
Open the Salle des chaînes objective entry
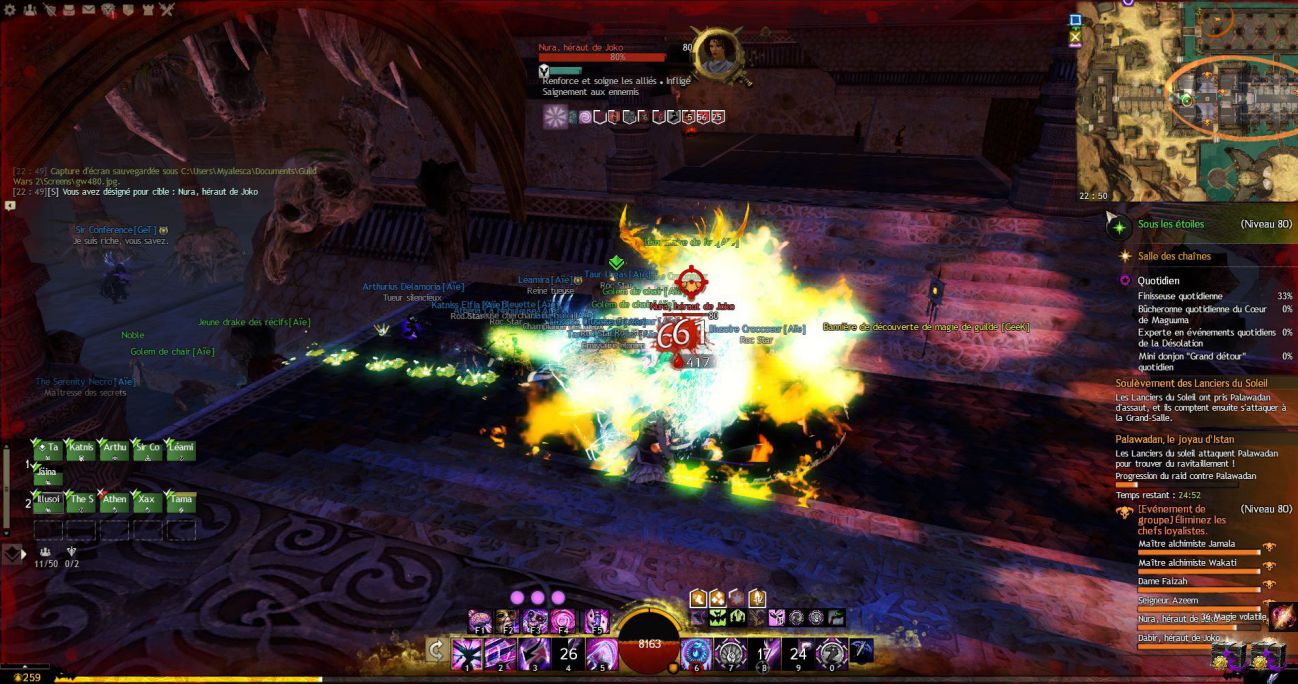click(1174, 256)
